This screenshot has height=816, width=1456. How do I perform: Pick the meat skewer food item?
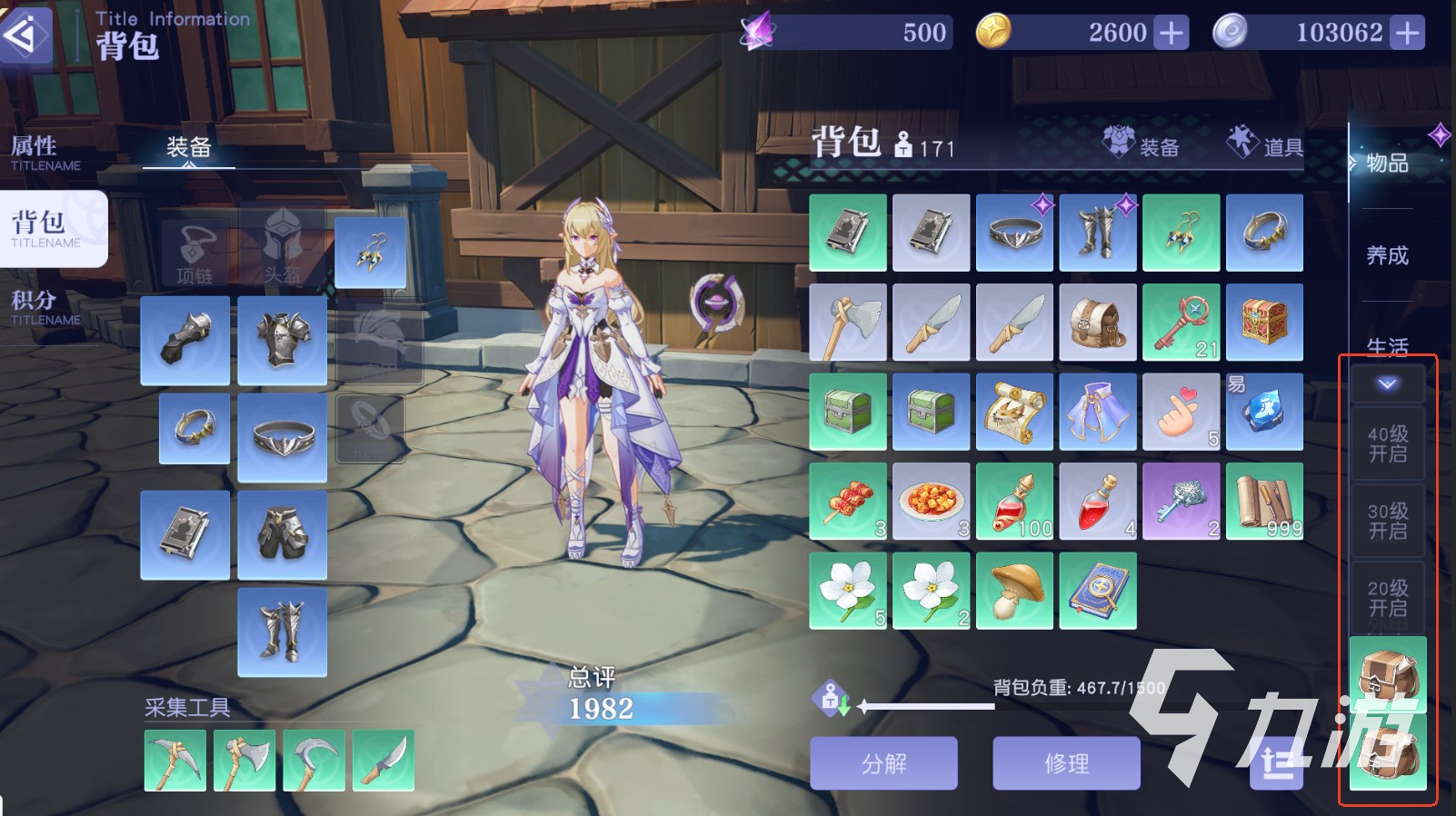click(848, 502)
